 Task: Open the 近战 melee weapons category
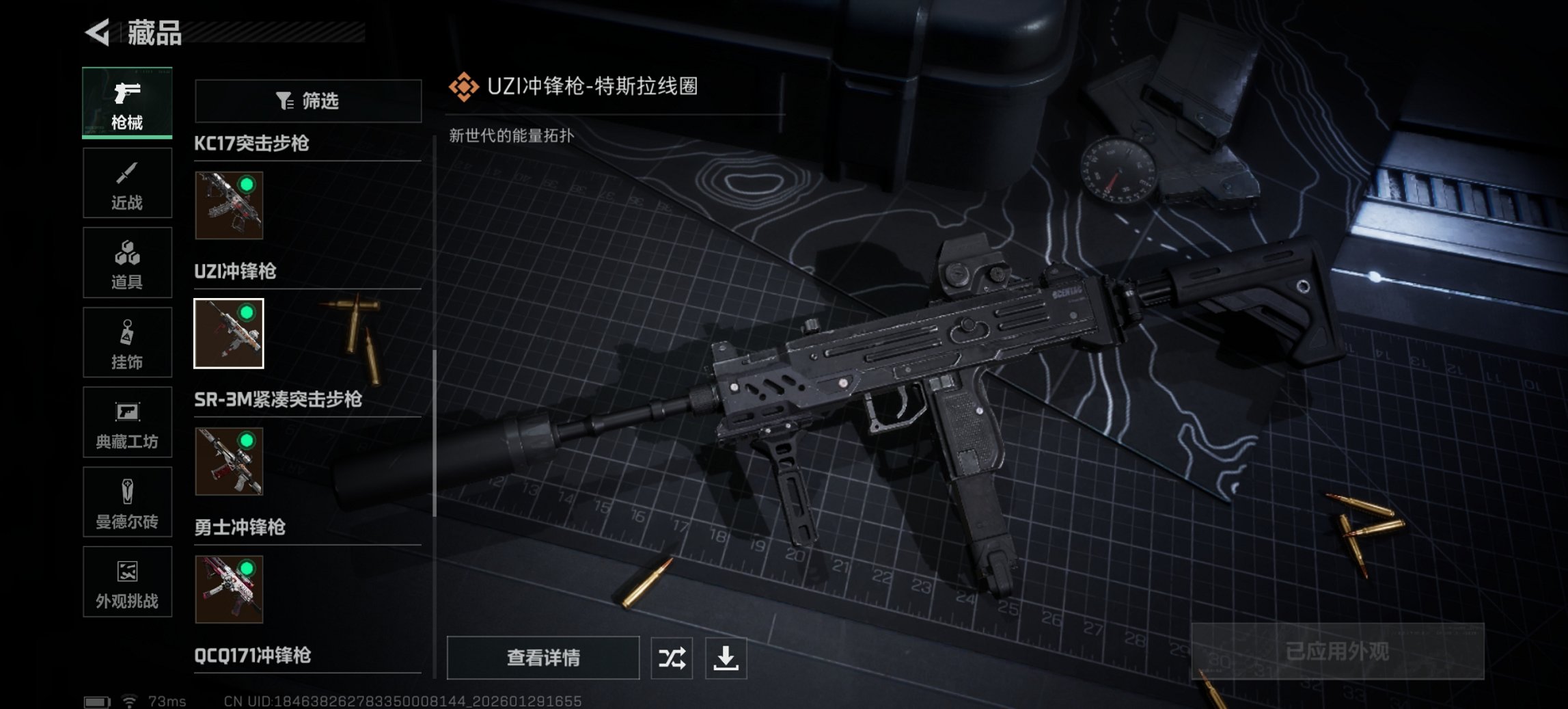click(x=127, y=183)
